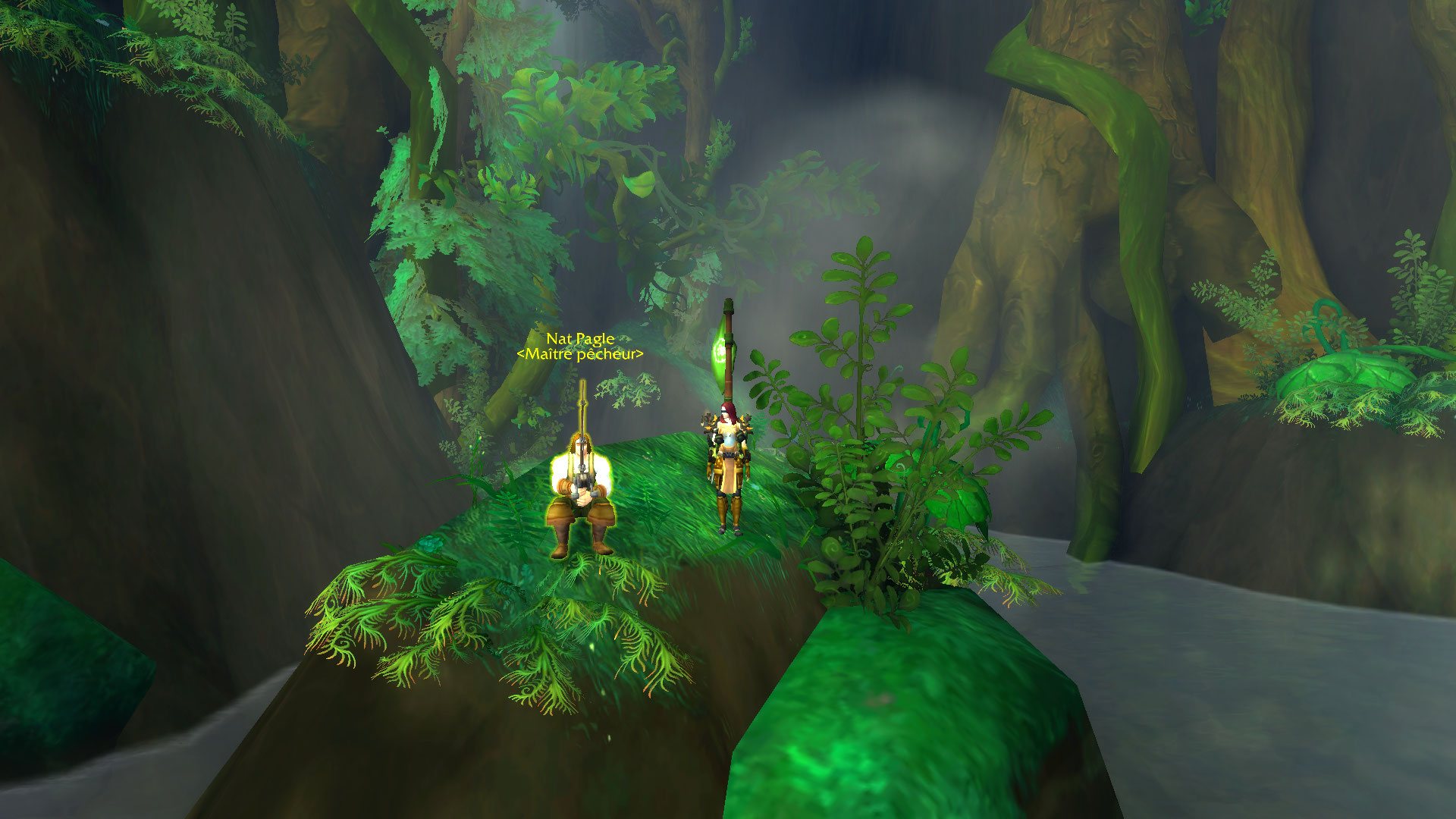This screenshot has width=1456, height=819.
Task: Select the Nat Pagle name label
Action: [580, 339]
